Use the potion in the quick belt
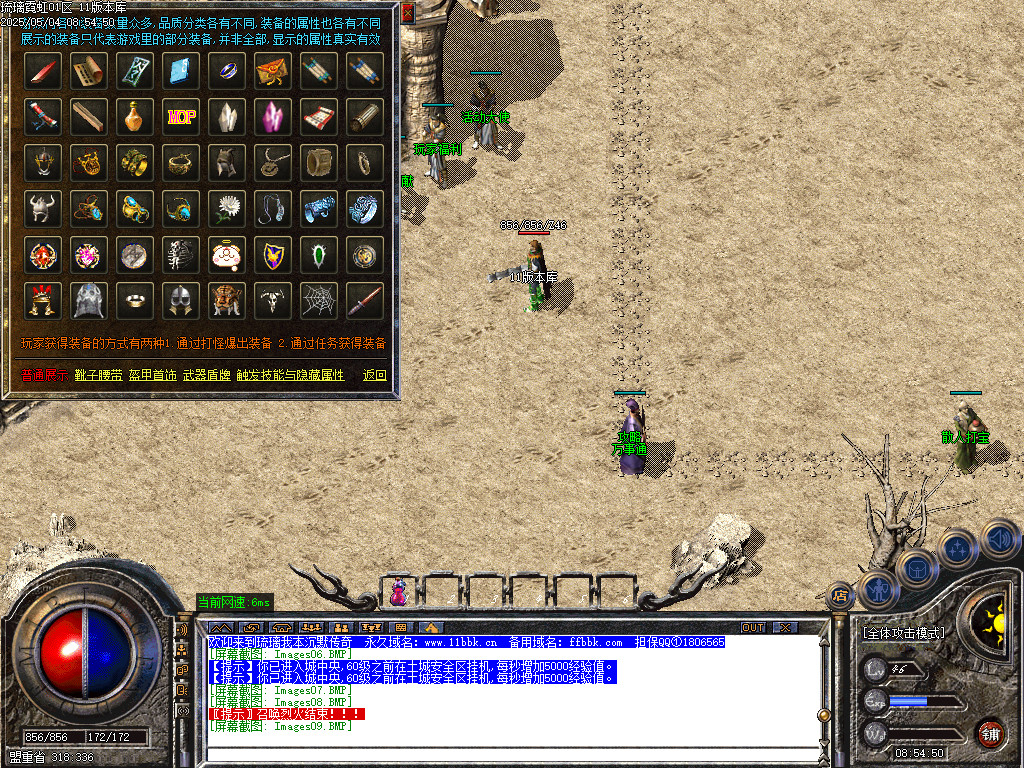1024x768 pixels. pyautogui.click(x=398, y=593)
